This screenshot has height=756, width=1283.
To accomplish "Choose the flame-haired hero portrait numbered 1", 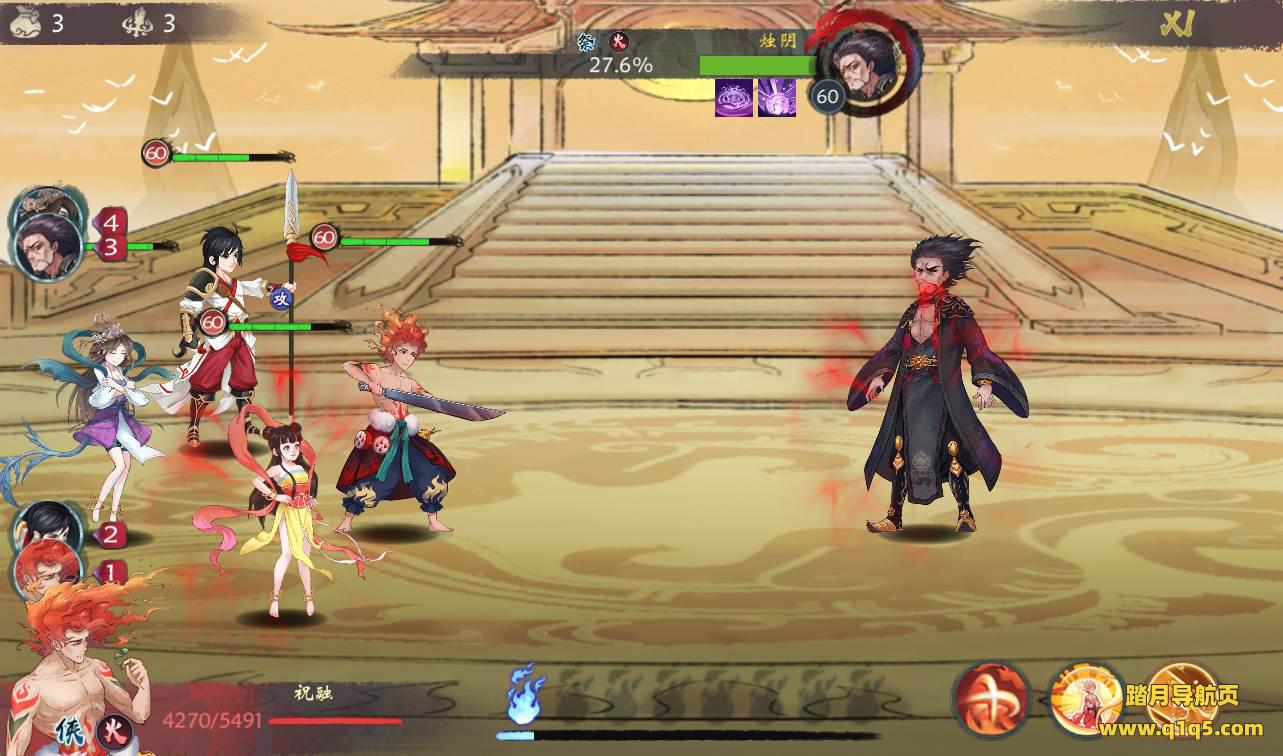I will 46,567.
